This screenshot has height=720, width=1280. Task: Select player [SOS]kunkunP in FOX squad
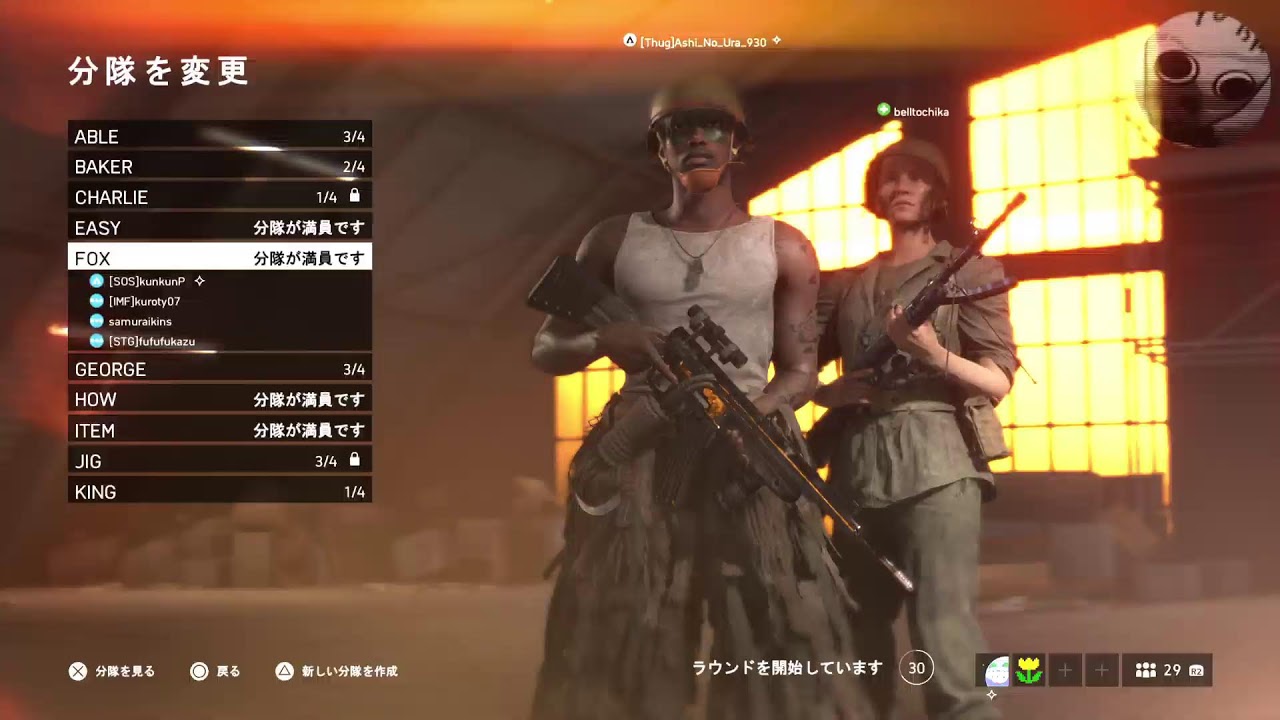tap(147, 281)
